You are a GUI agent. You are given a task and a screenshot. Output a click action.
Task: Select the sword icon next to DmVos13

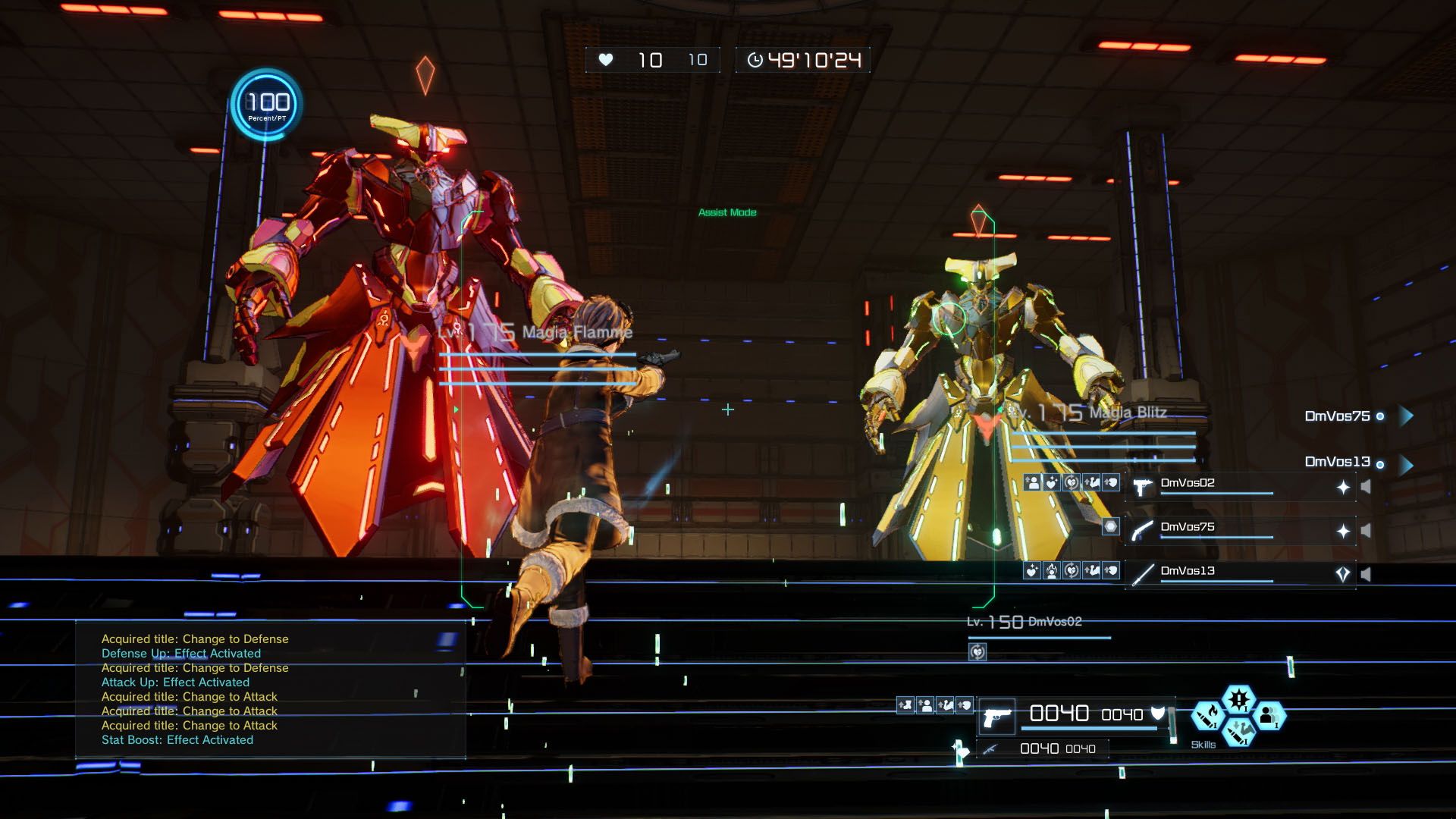tap(1141, 574)
